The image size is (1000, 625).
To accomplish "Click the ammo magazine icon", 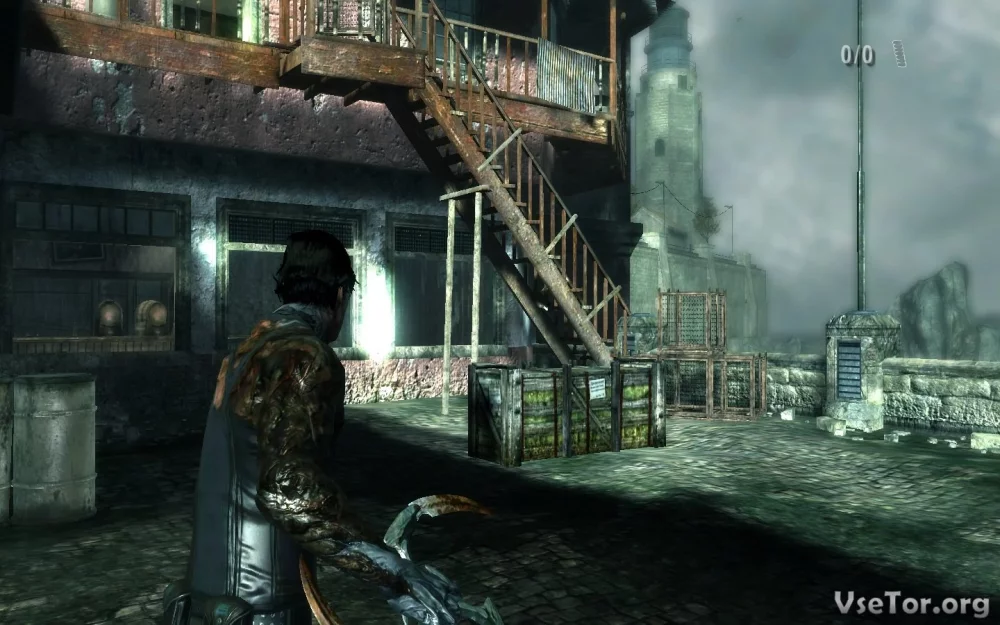I will click(898, 53).
